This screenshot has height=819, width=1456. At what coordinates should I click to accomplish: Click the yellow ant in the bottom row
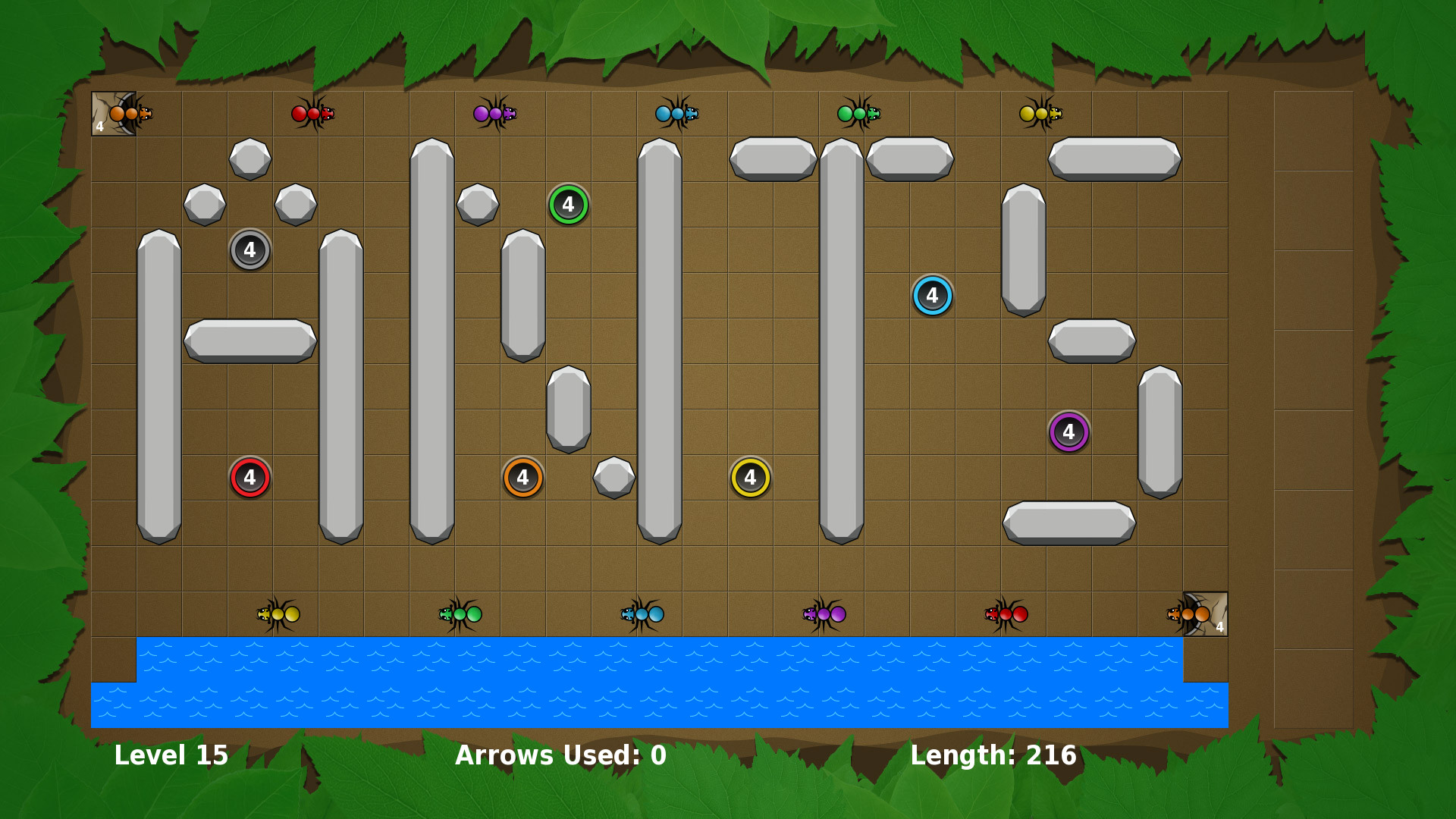click(x=279, y=614)
